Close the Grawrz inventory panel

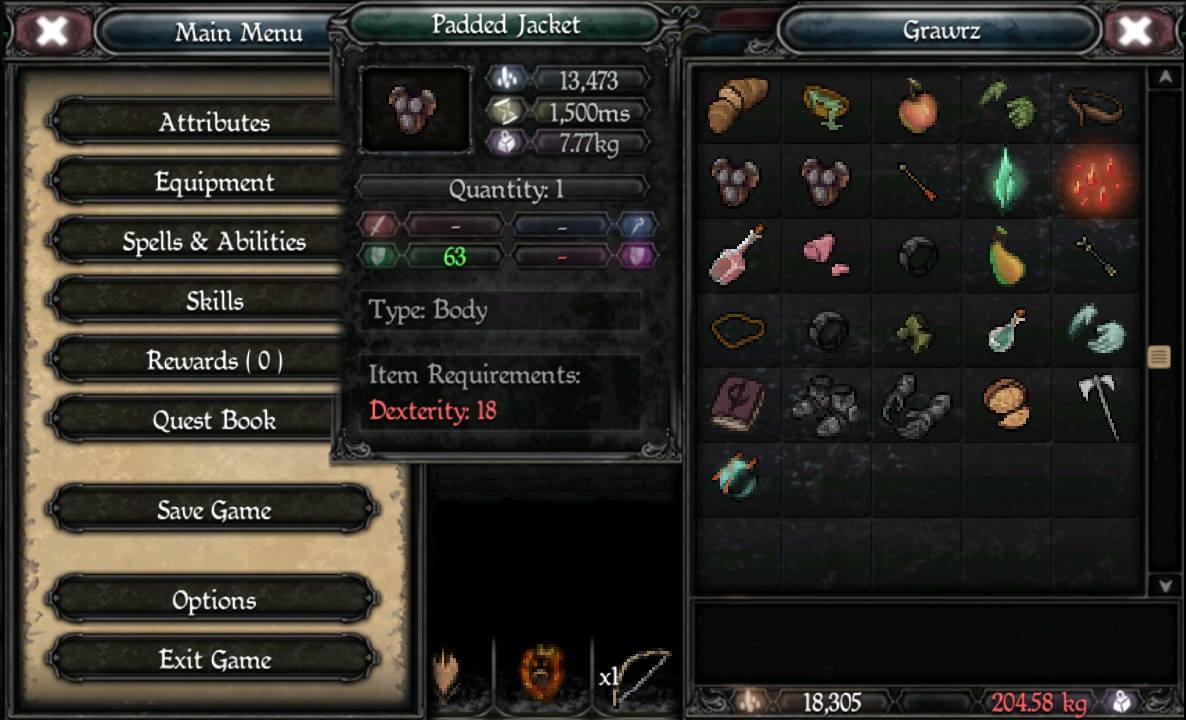click(1134, 31)
